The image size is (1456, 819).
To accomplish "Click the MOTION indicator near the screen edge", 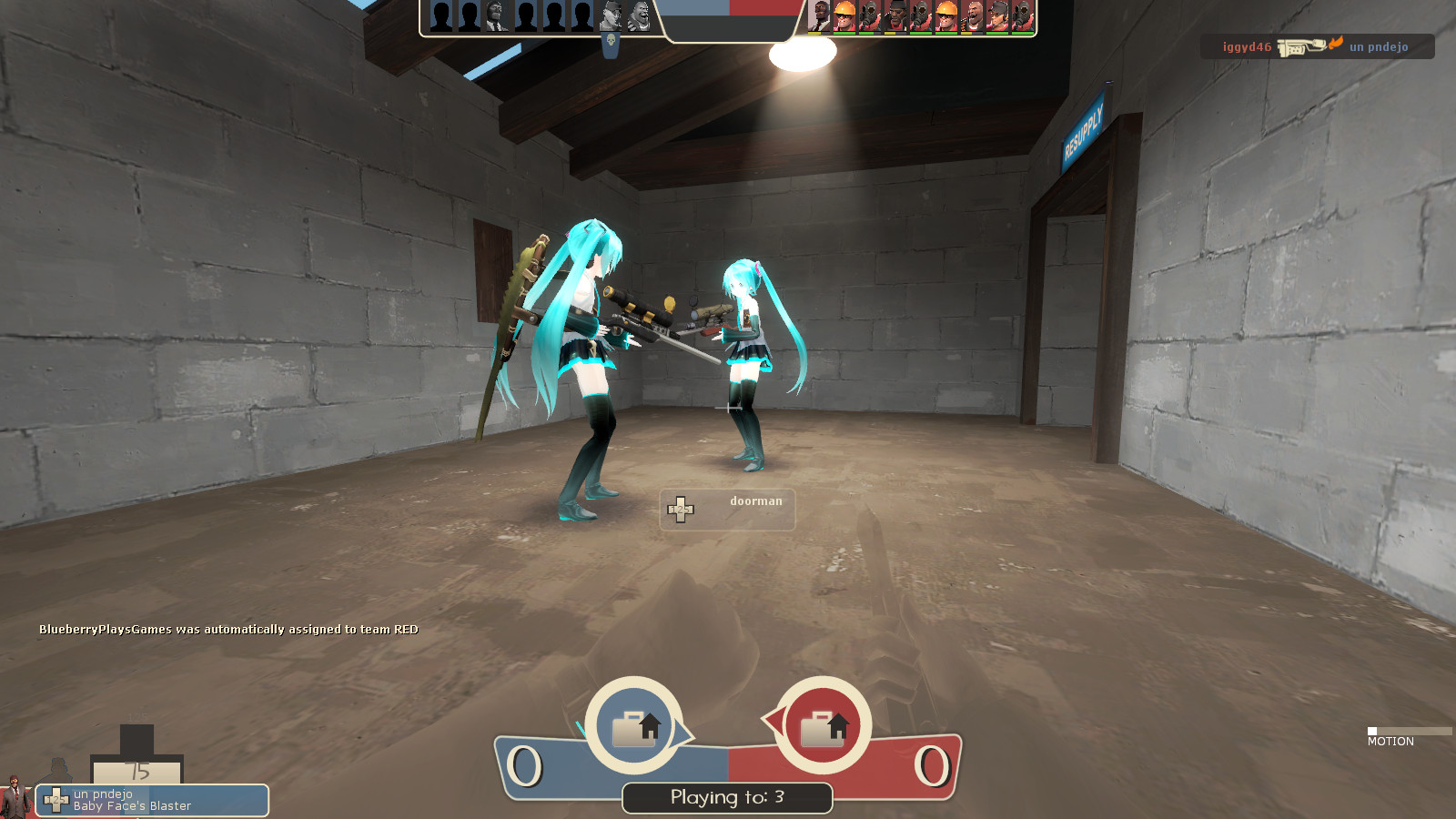I will point(1391,742).
